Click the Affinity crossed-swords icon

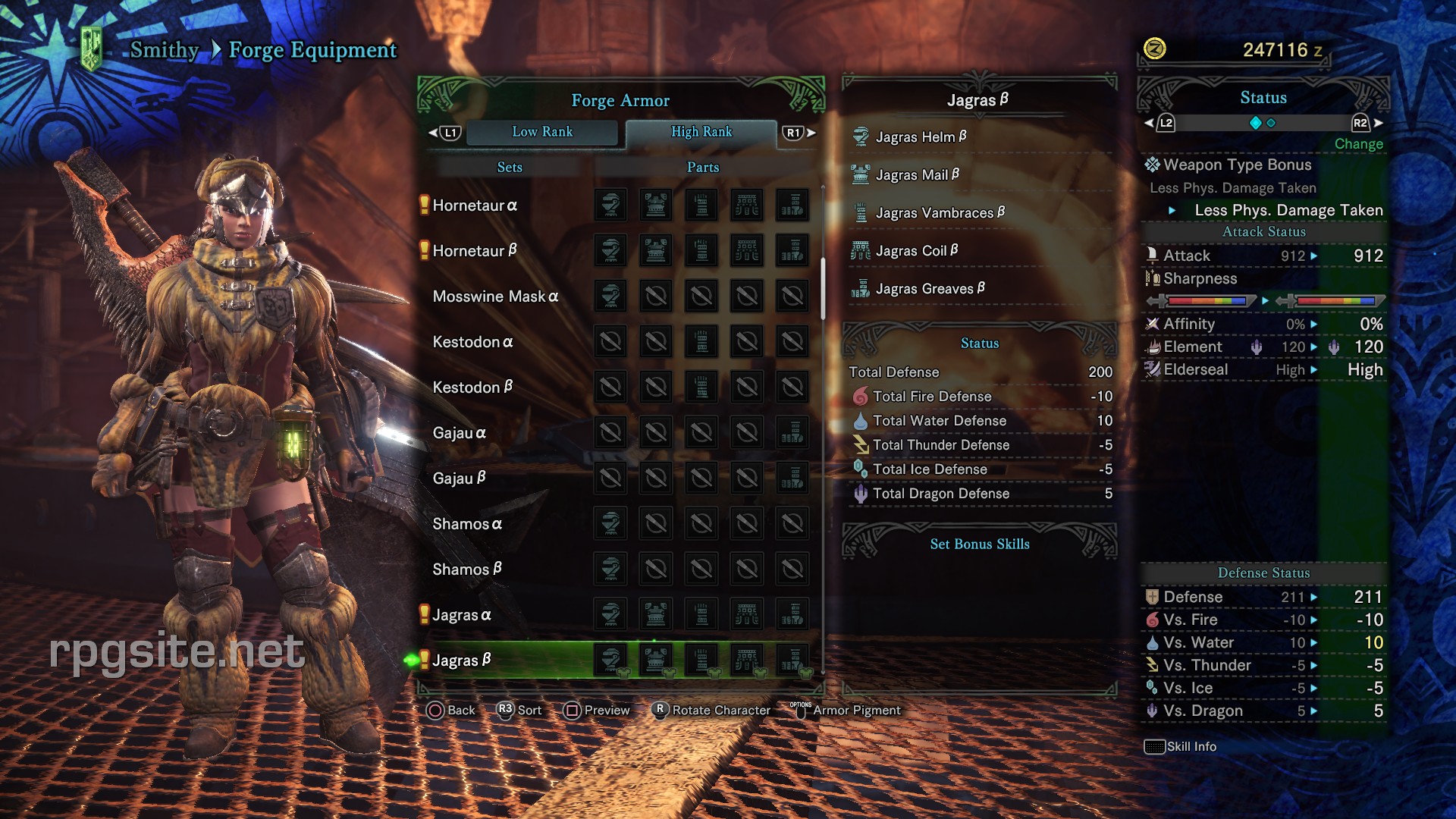pos(1153,324)
